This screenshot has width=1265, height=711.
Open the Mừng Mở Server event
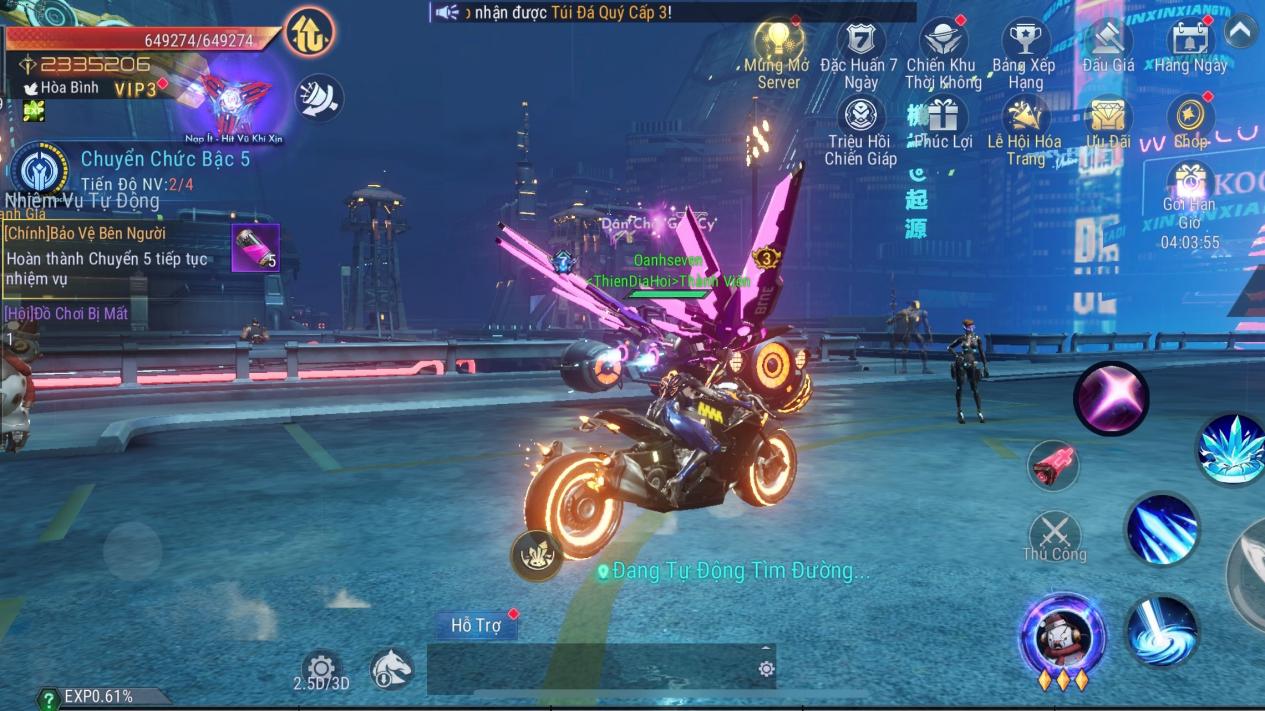(x=778, y=43)
